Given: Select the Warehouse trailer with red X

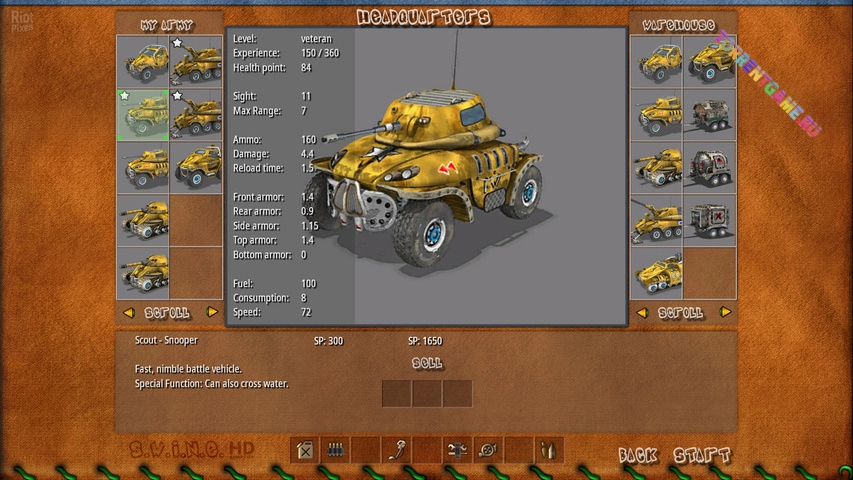Looking at the screenshot, I should [x=710, y=220].
